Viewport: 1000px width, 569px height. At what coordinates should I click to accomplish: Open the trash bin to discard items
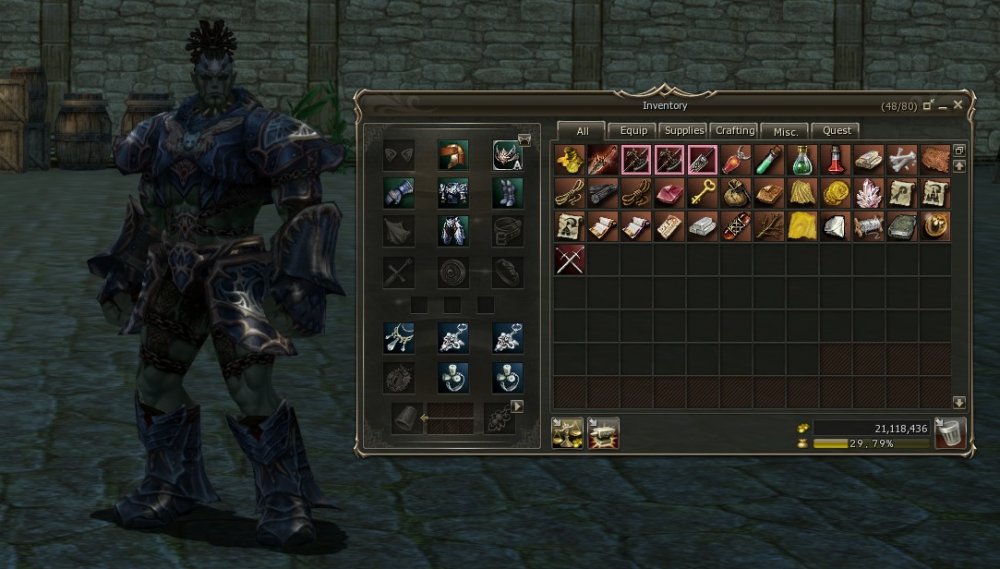tap(949, 433)
